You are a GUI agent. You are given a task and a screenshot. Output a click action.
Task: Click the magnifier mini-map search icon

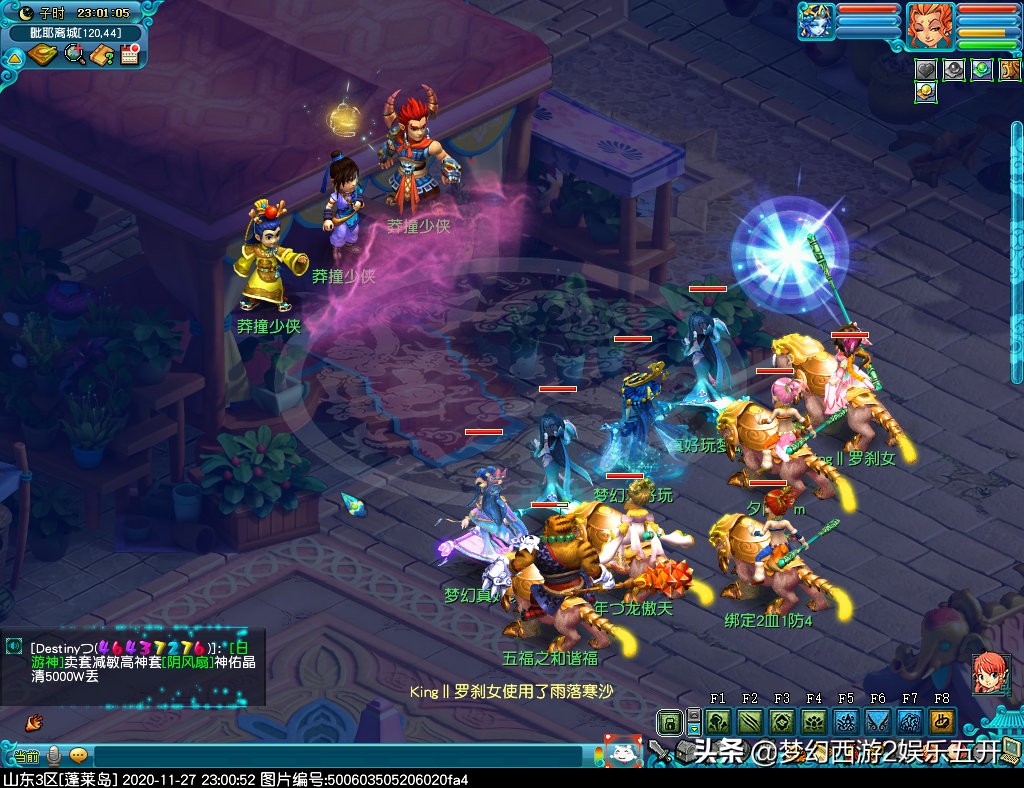(x=75, y=54)
